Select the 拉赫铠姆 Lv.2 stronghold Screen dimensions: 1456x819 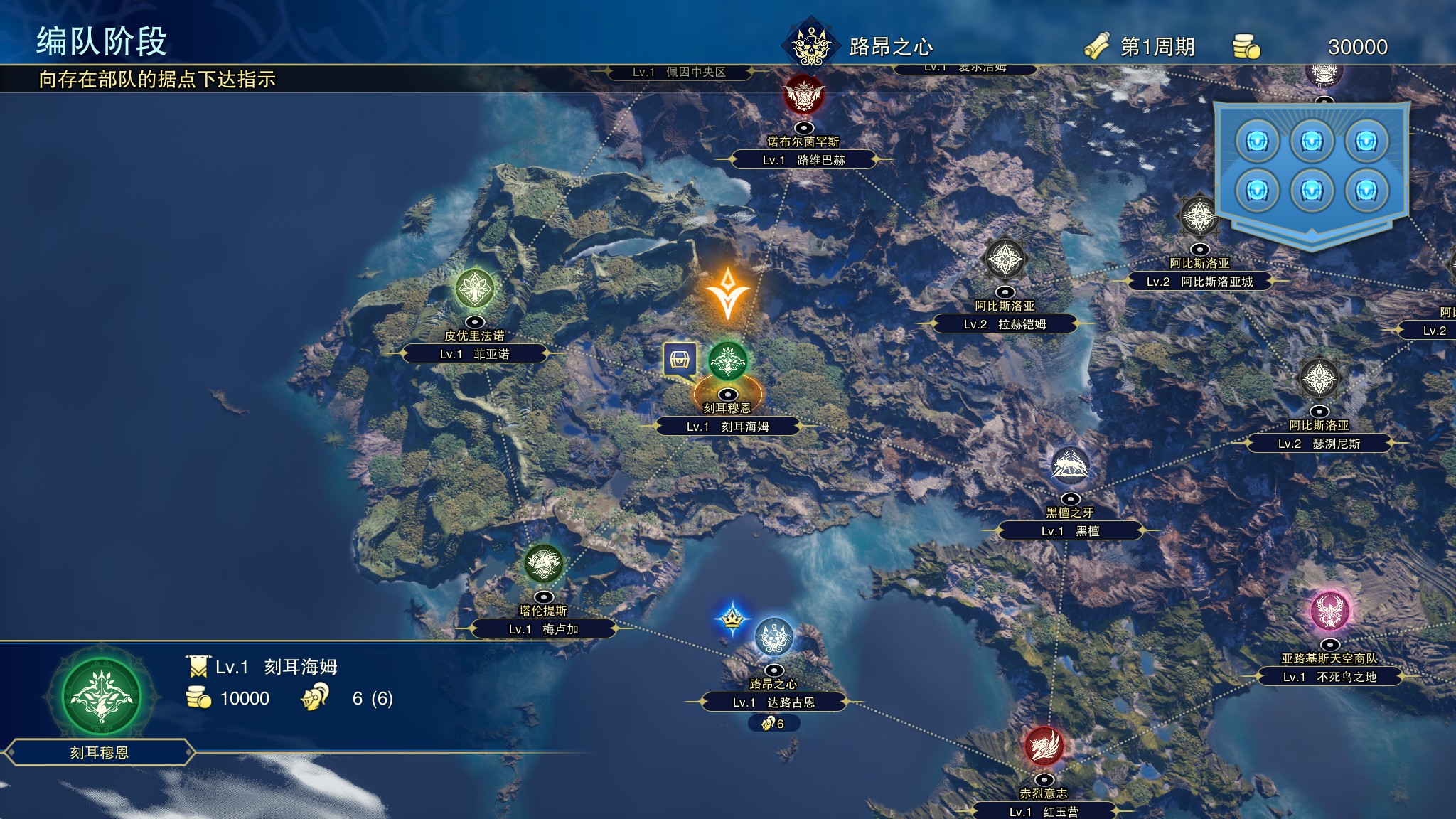[x=1005, y=324]
